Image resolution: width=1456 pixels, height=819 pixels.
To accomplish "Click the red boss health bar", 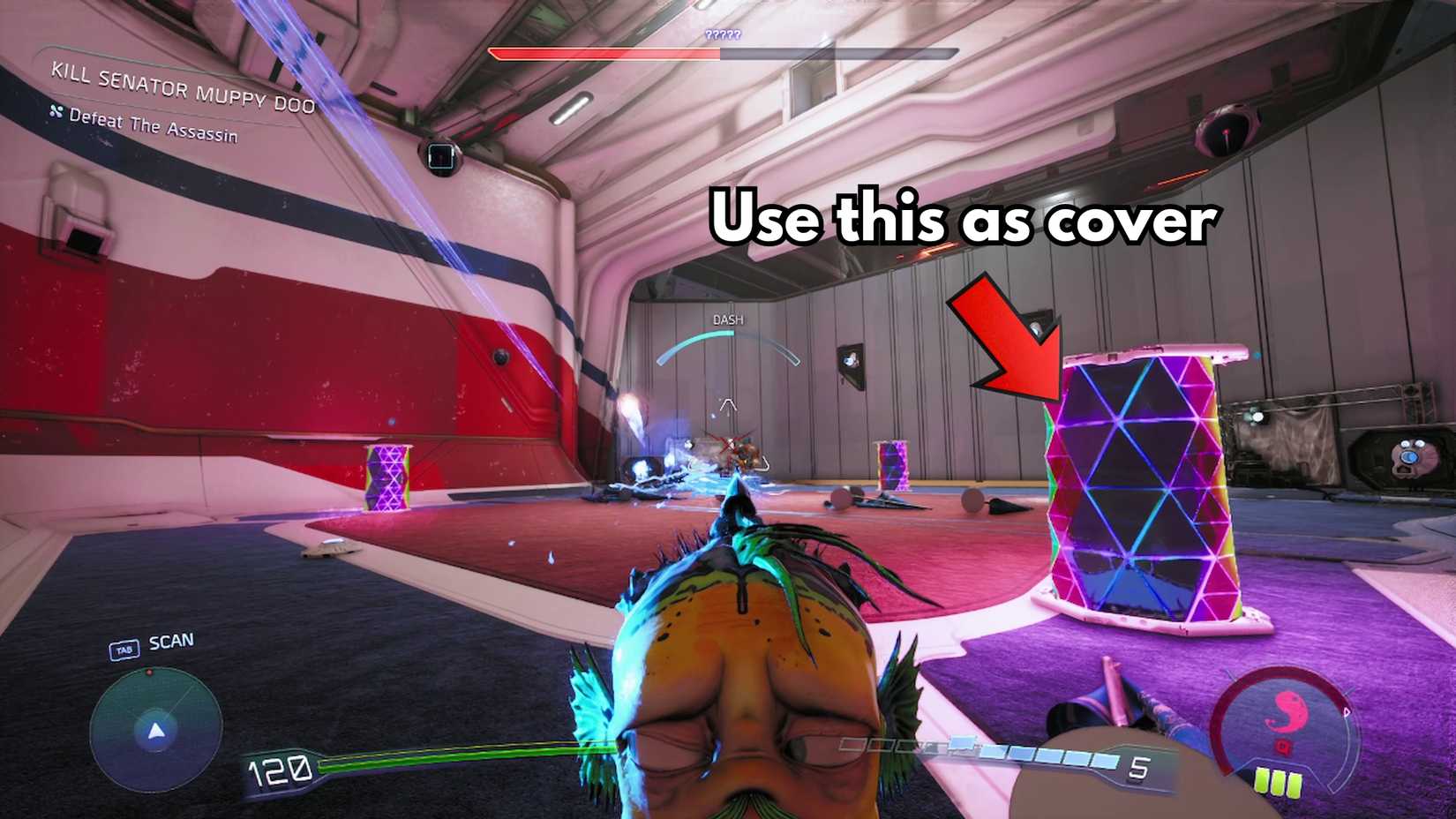I will [x=604, y=52].
